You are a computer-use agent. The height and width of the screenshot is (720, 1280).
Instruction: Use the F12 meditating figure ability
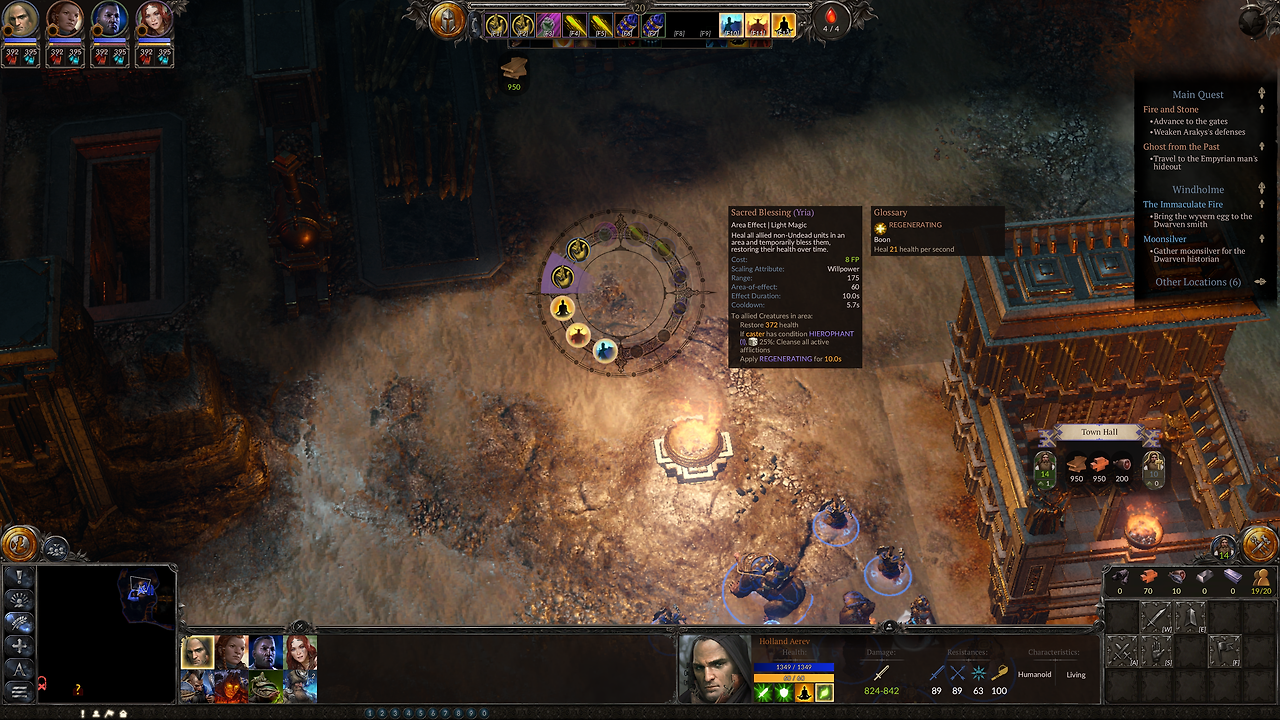(x=784, y=25)
